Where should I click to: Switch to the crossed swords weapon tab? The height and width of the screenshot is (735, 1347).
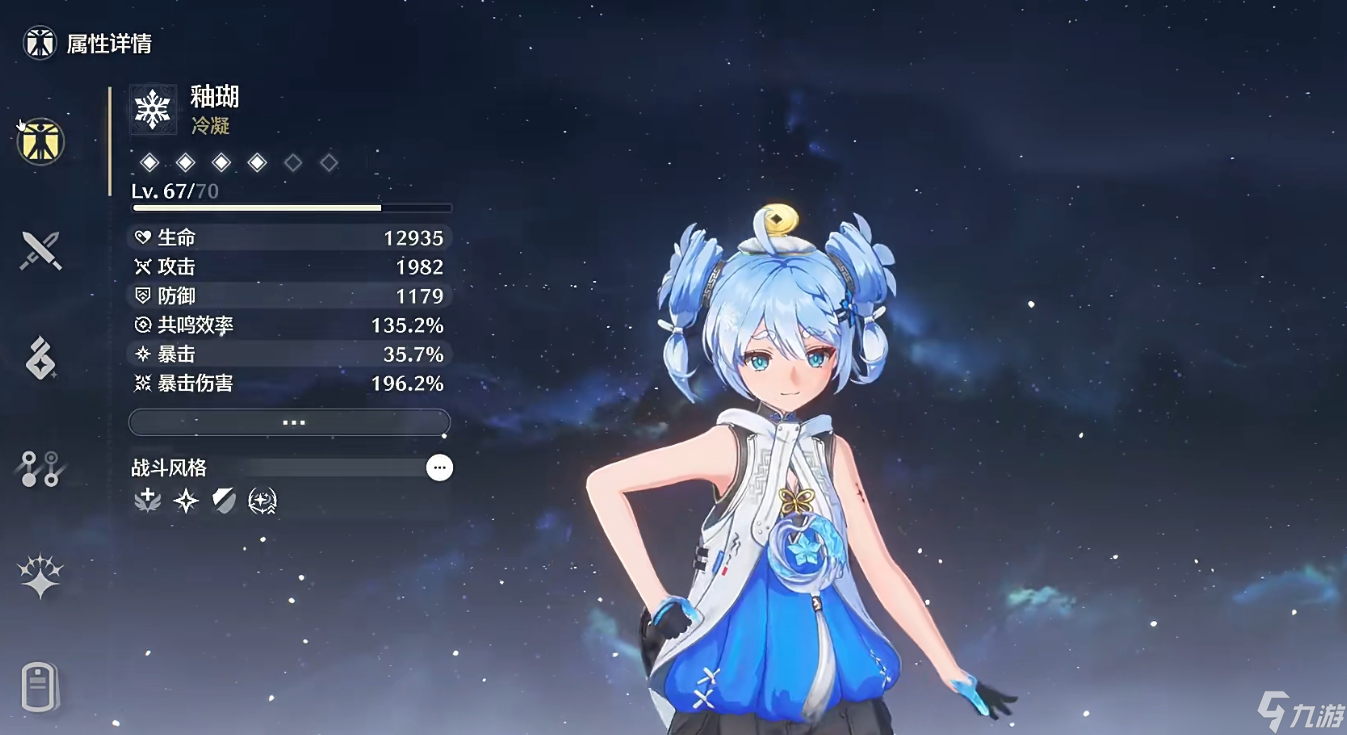click(x=41, y=250)
